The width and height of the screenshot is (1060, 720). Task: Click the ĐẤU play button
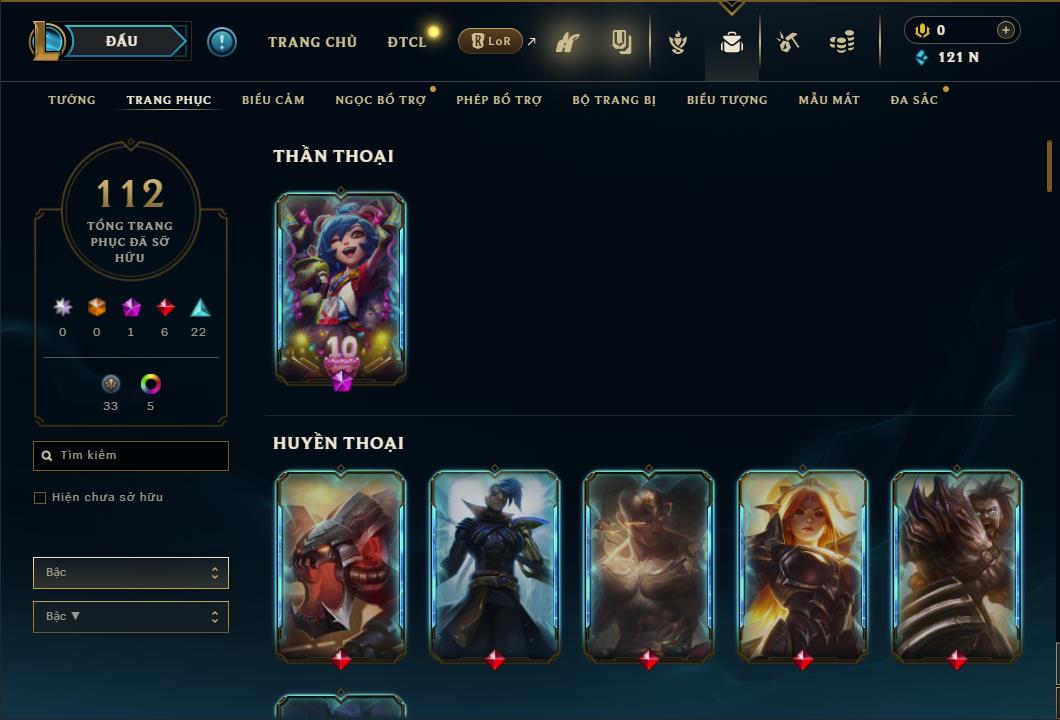(x=122, y=41)
